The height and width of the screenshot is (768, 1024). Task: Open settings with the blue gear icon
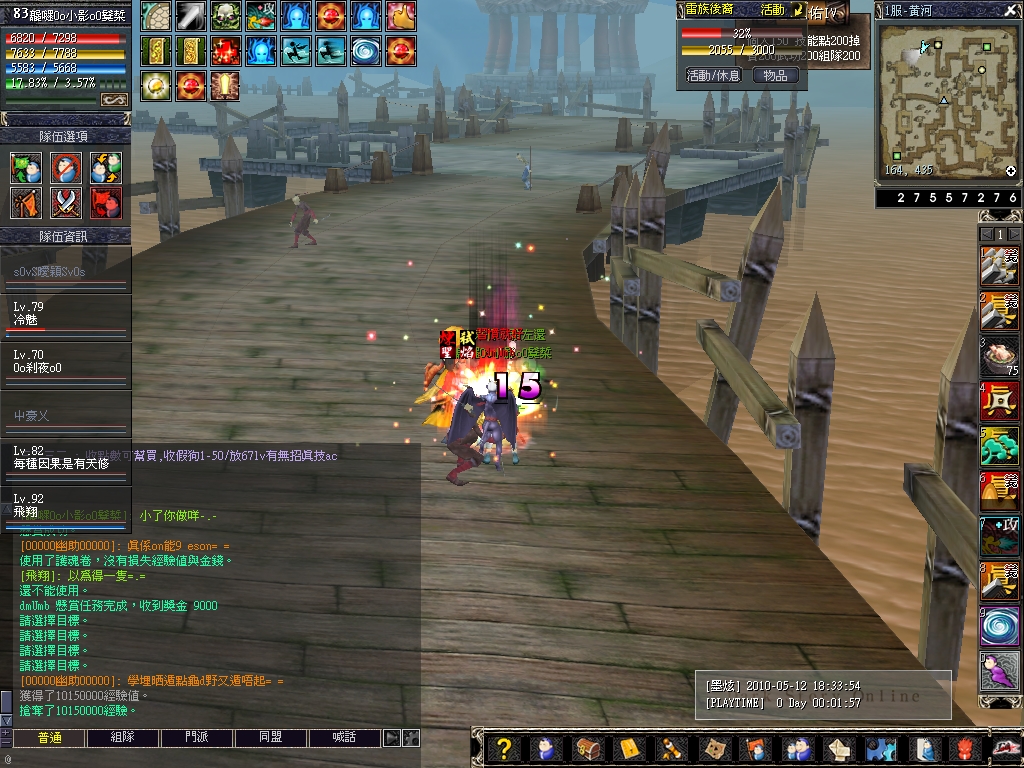(880, 748)
